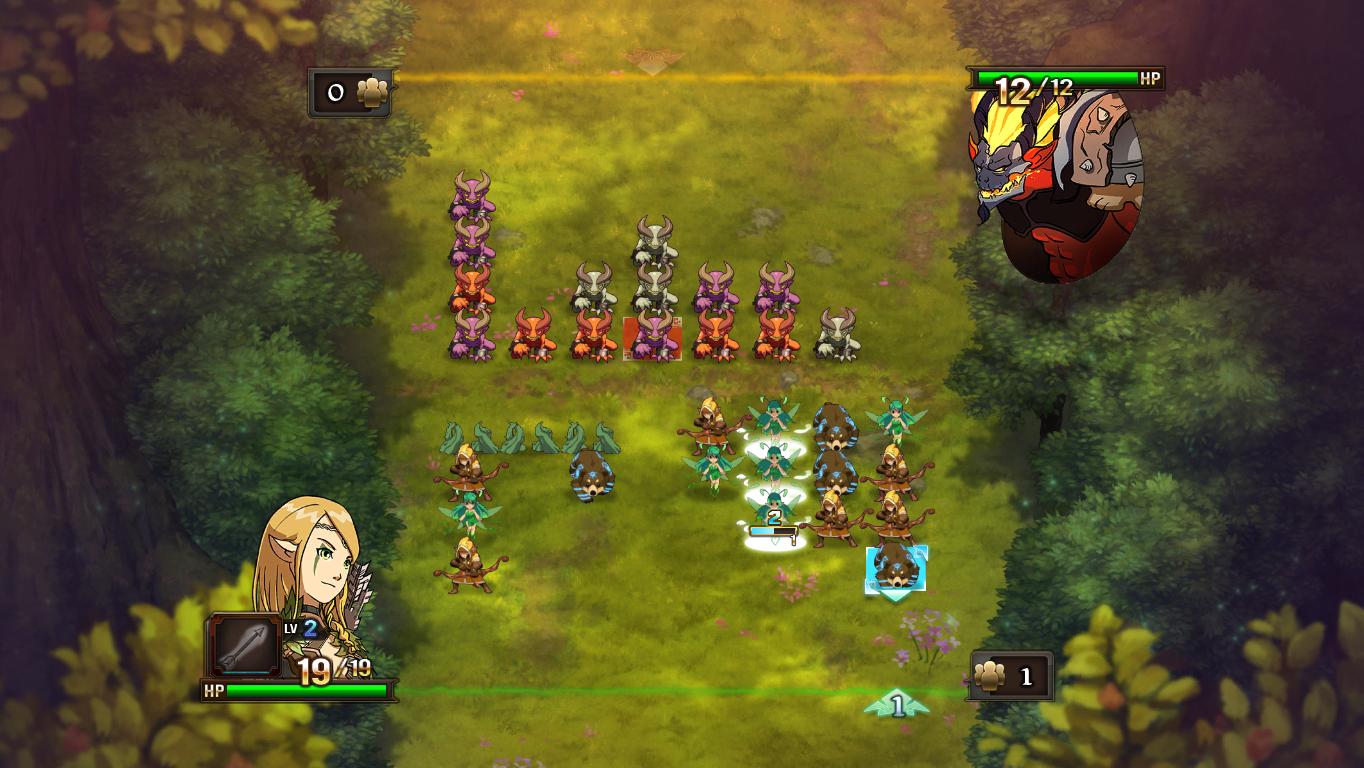Activate the arrow spell ability icon
The image size is (1364, 768).
pyautogui.click(x=245, y=645)
